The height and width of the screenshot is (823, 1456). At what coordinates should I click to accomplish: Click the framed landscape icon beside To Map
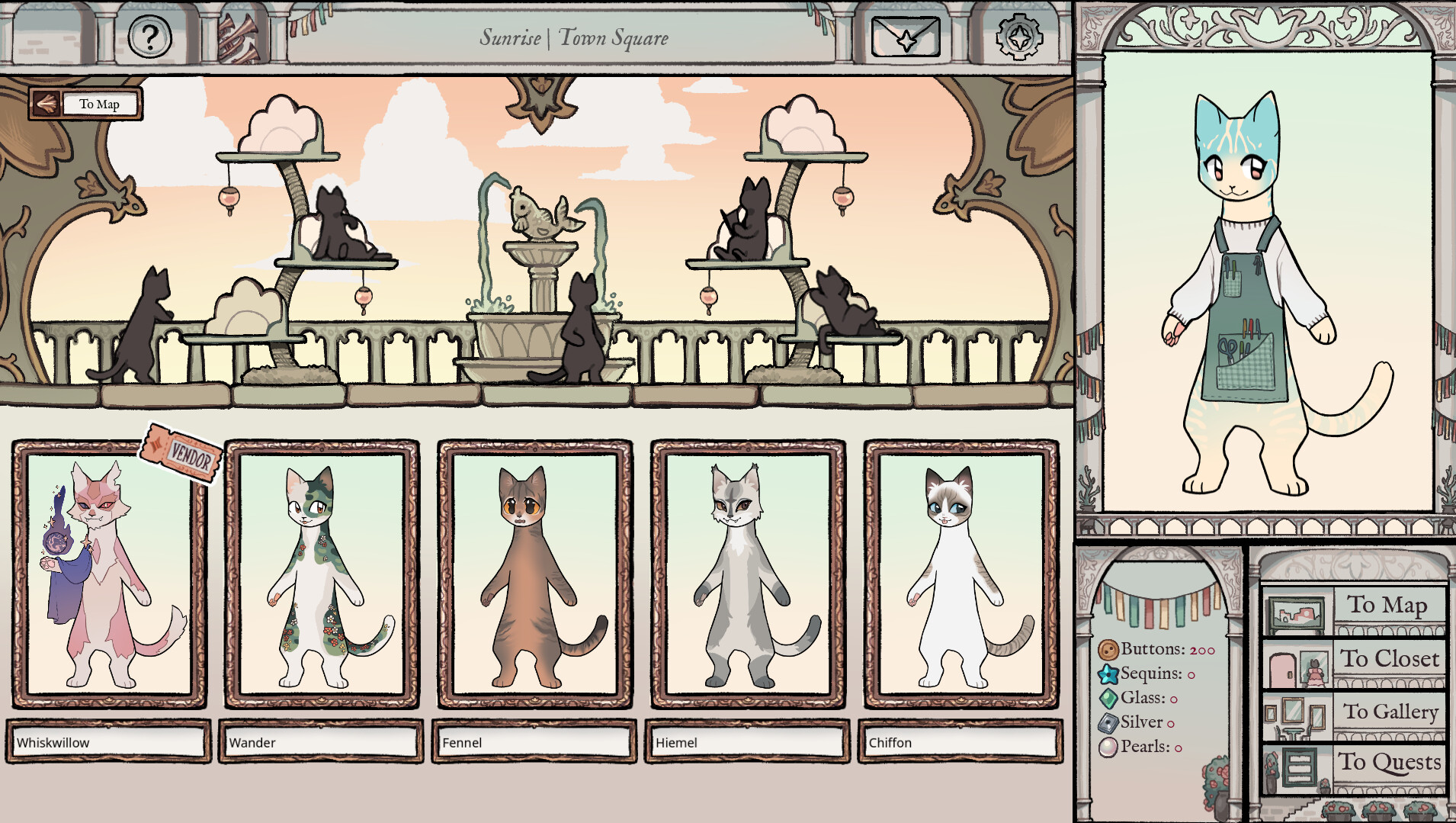pyautogui.click(x=1297, y=609)
